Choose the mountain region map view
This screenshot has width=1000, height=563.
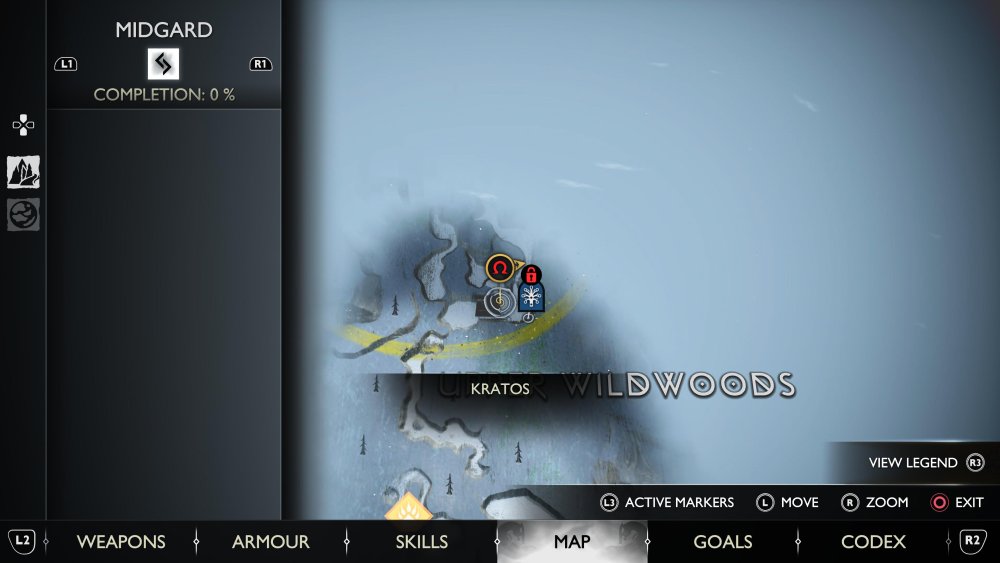23,172
